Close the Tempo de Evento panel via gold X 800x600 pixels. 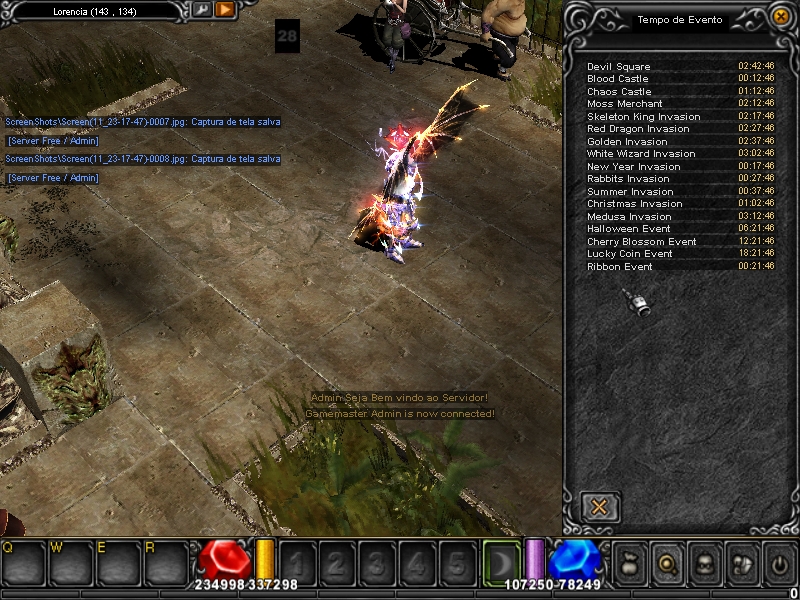pyautogui.click(x=780, y=16)
